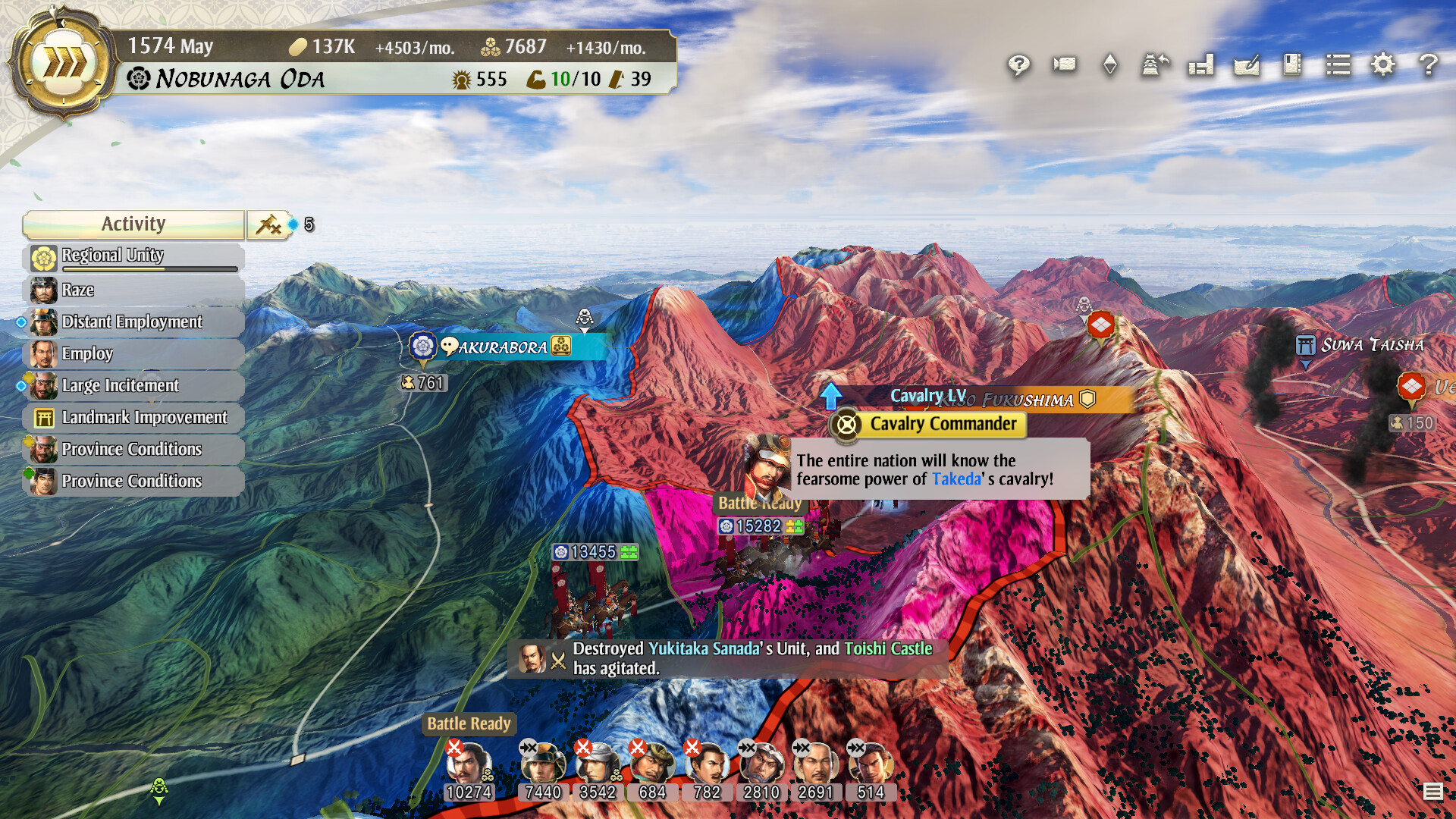This screenshot has height=819, width=1456.
Task: Choose the Landmark Improvement activity
Action: (x=144, y=417)
